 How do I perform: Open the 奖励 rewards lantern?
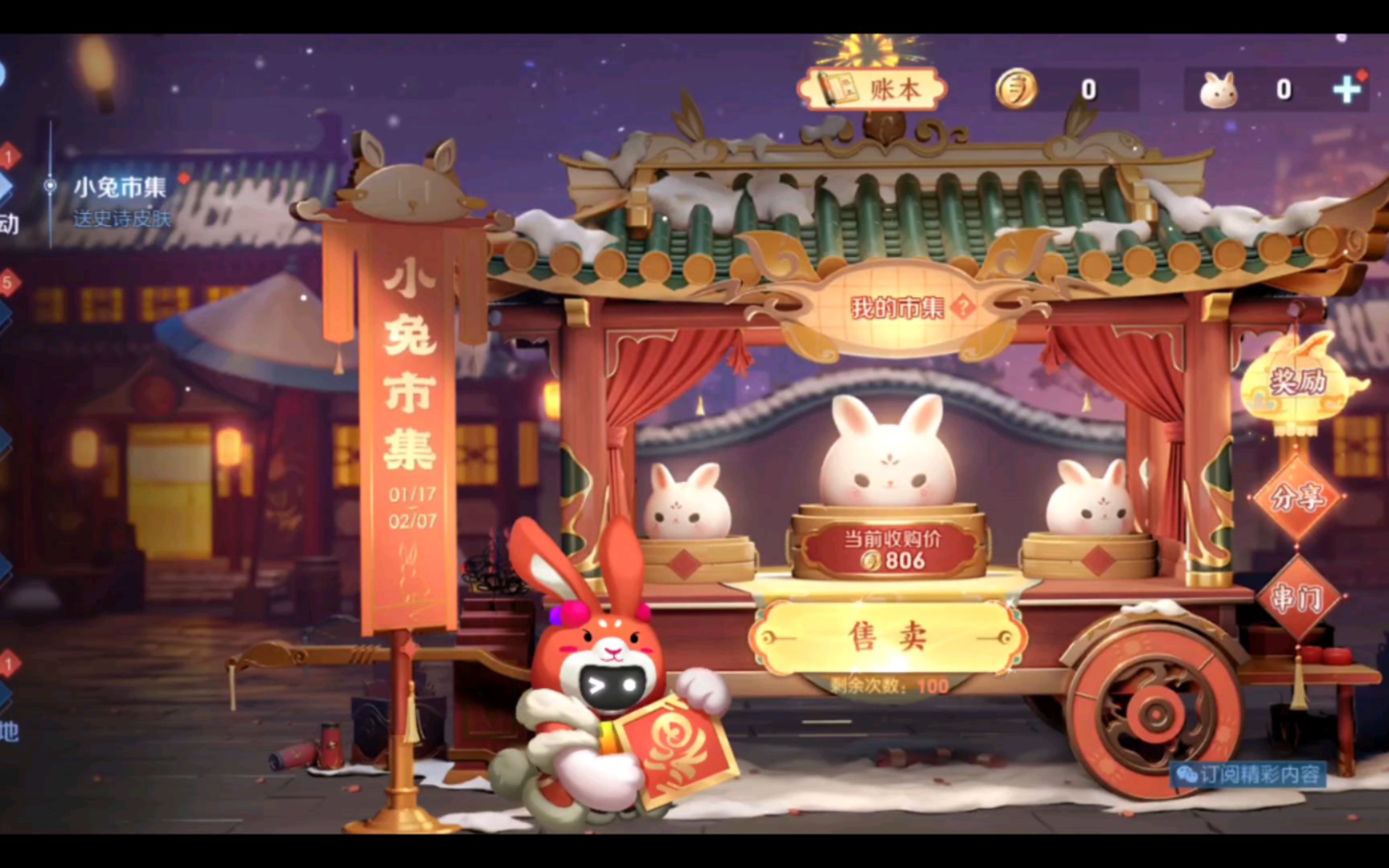point(1297,383)
